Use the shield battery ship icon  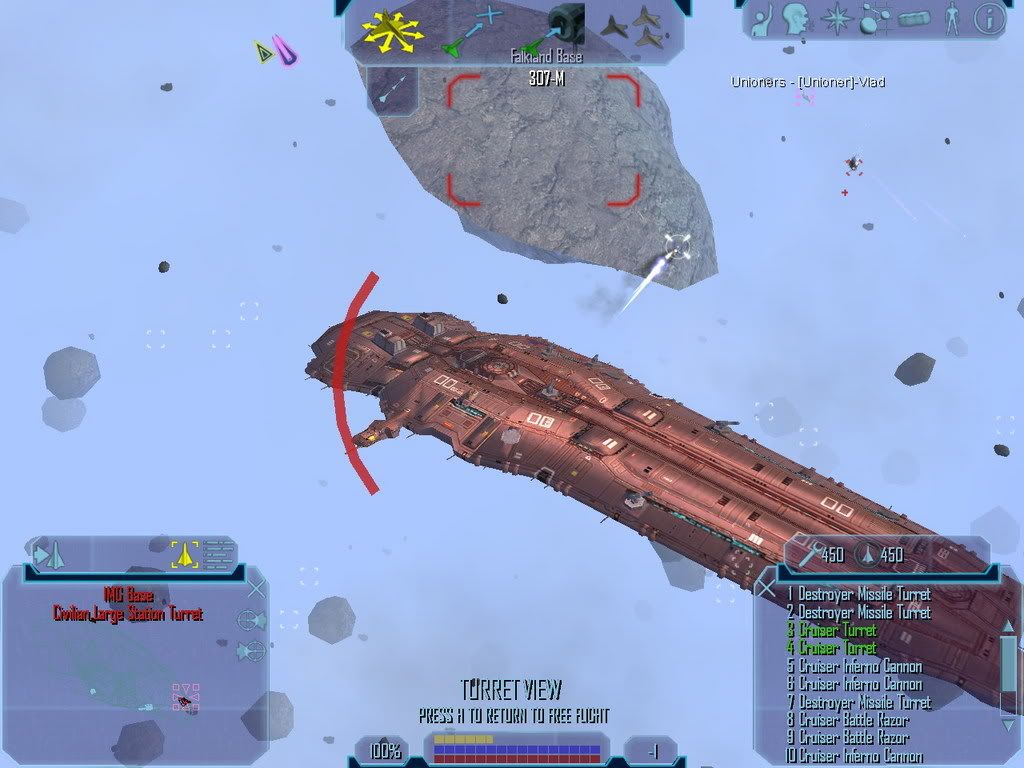point(865,555)
